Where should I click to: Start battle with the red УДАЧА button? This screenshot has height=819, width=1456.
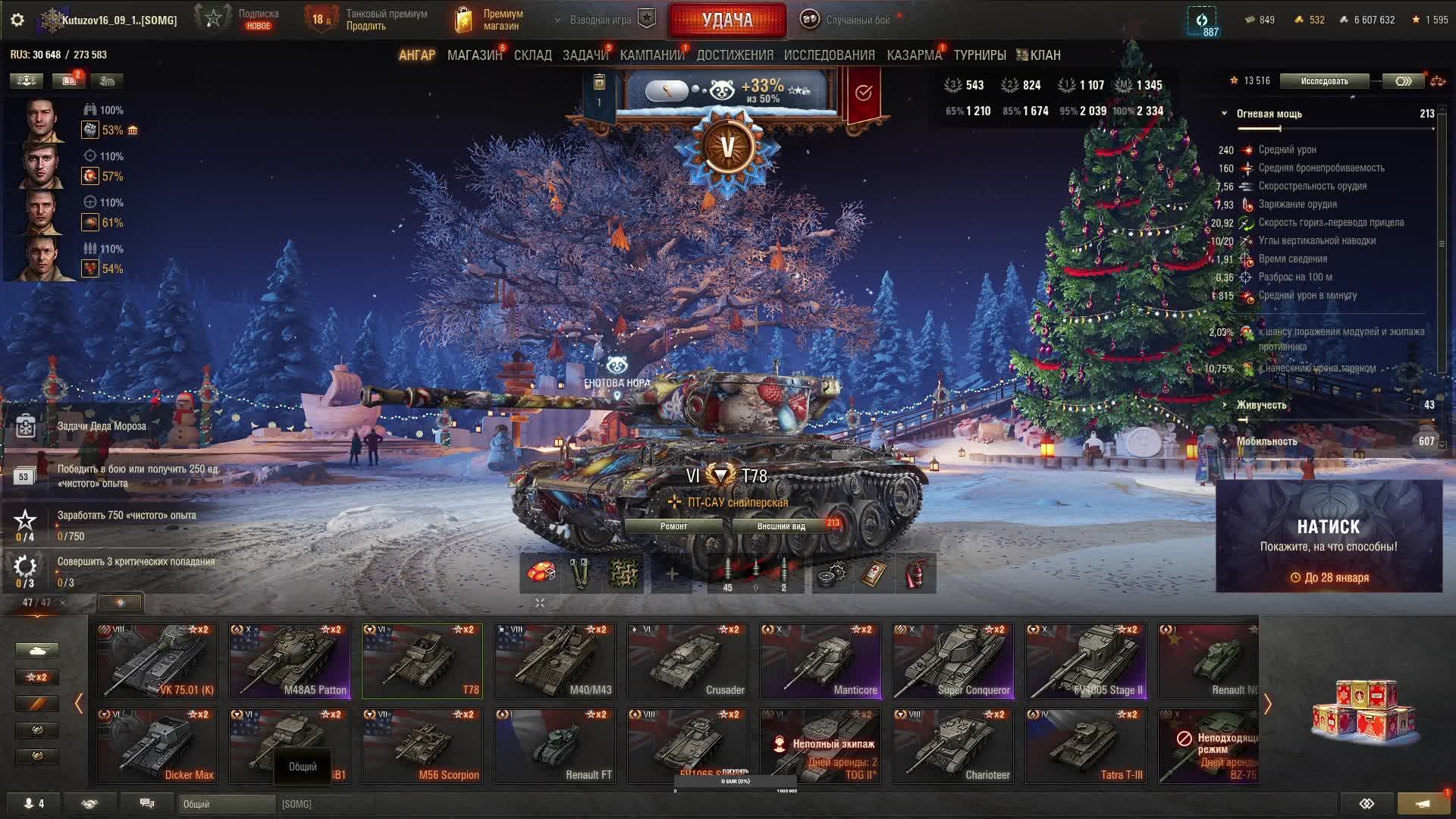pos(726,20)
